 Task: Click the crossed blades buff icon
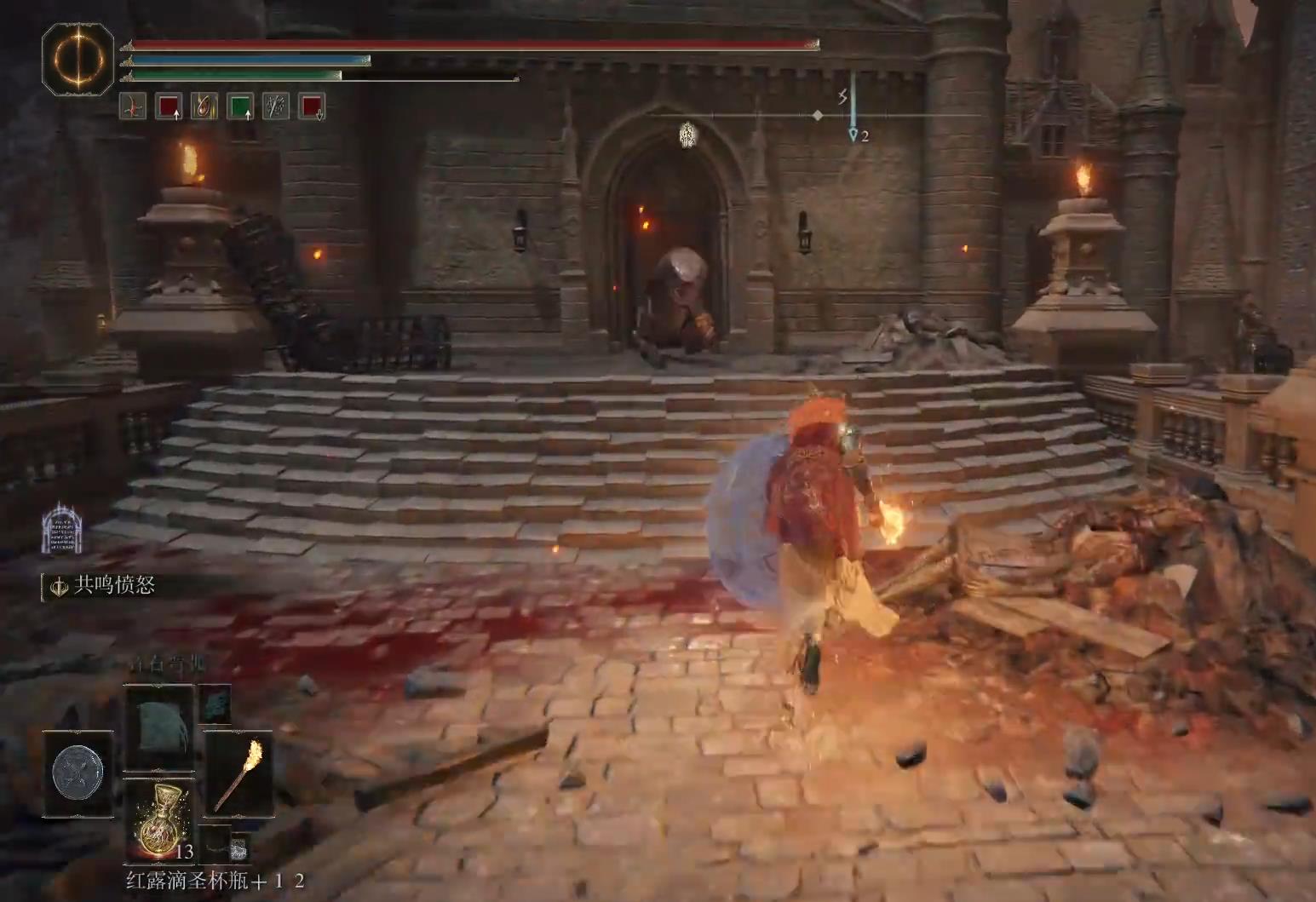click(276, 106)
